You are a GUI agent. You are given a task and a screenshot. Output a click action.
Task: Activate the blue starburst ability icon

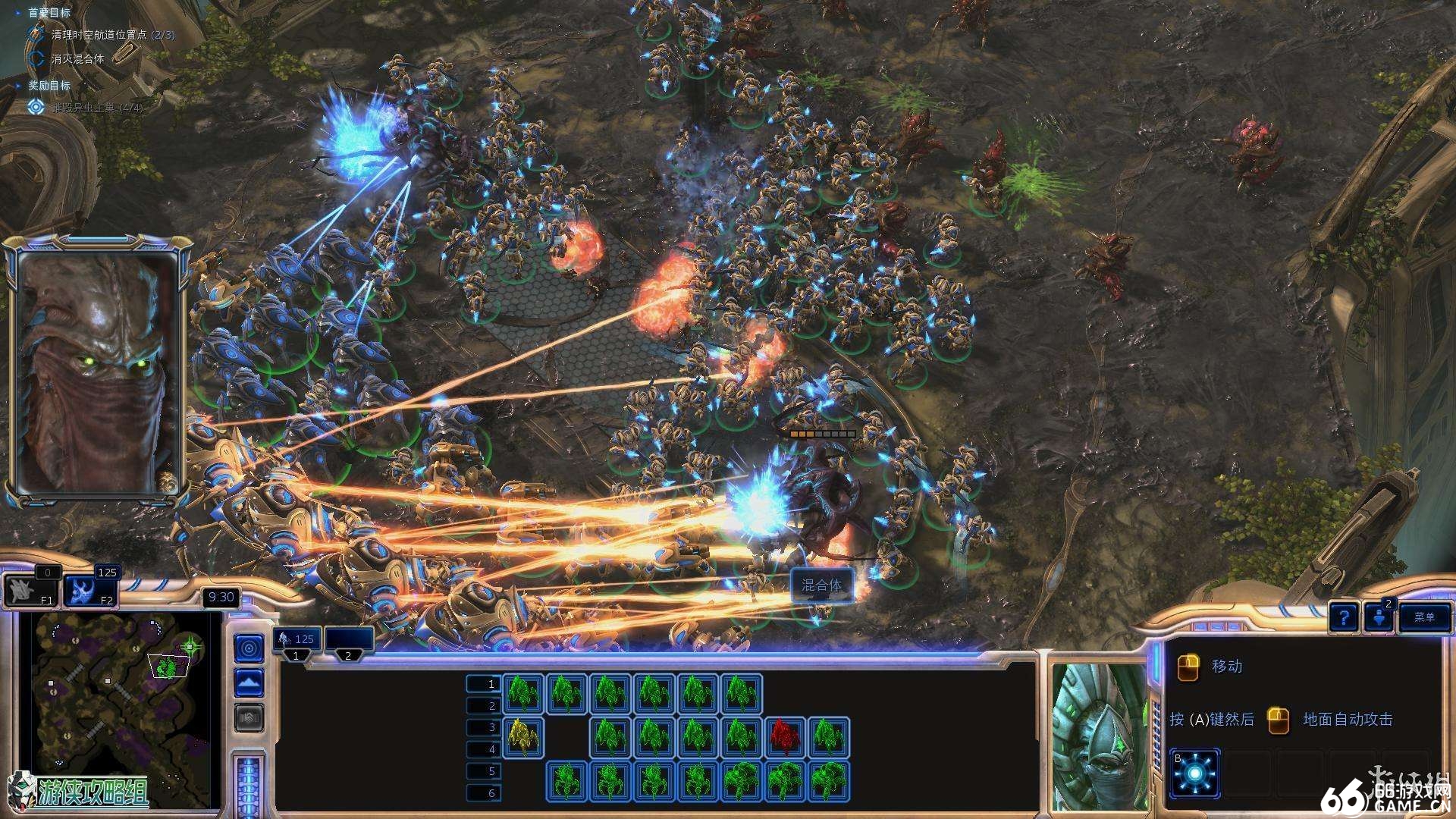(x=1195, y=773)
